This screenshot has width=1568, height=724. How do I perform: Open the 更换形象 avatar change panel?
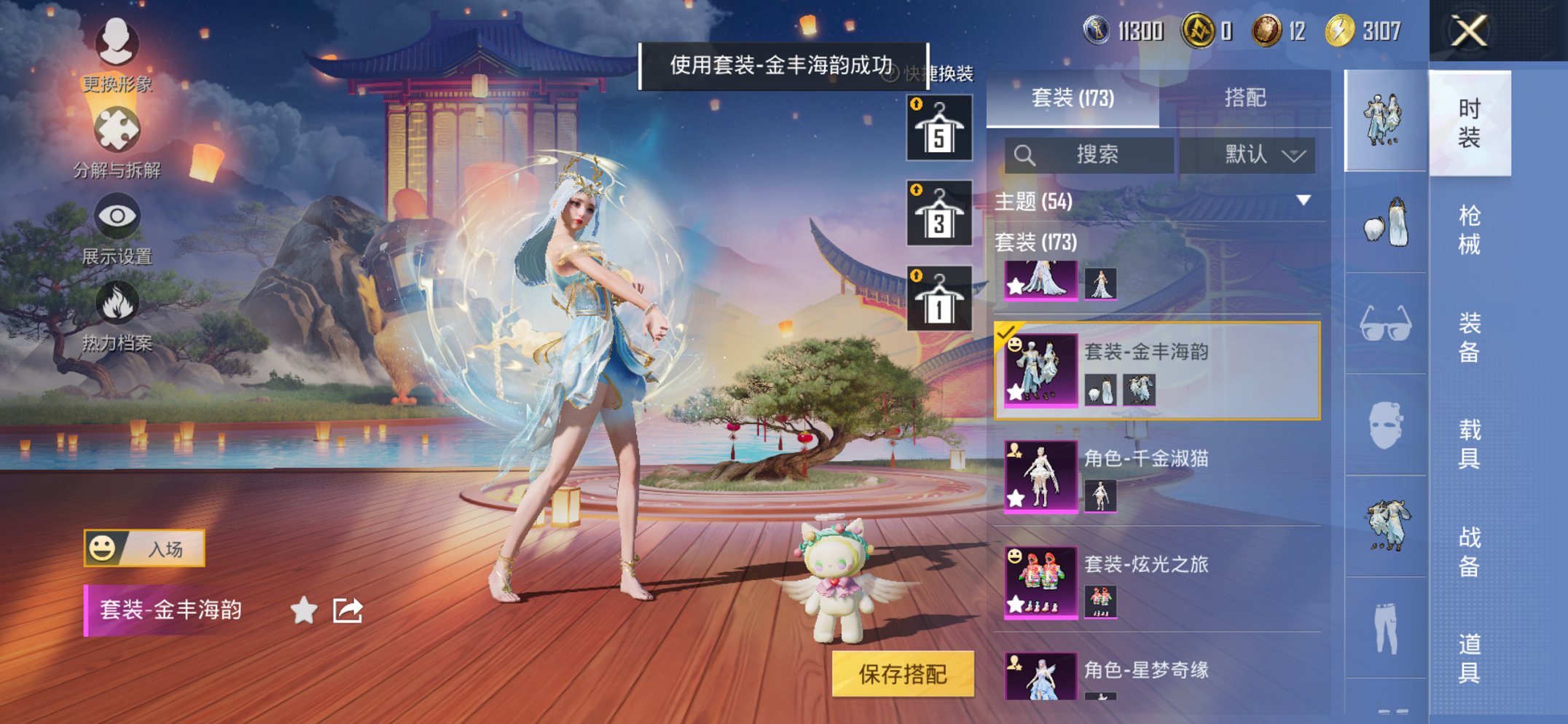tap(119, 45)
